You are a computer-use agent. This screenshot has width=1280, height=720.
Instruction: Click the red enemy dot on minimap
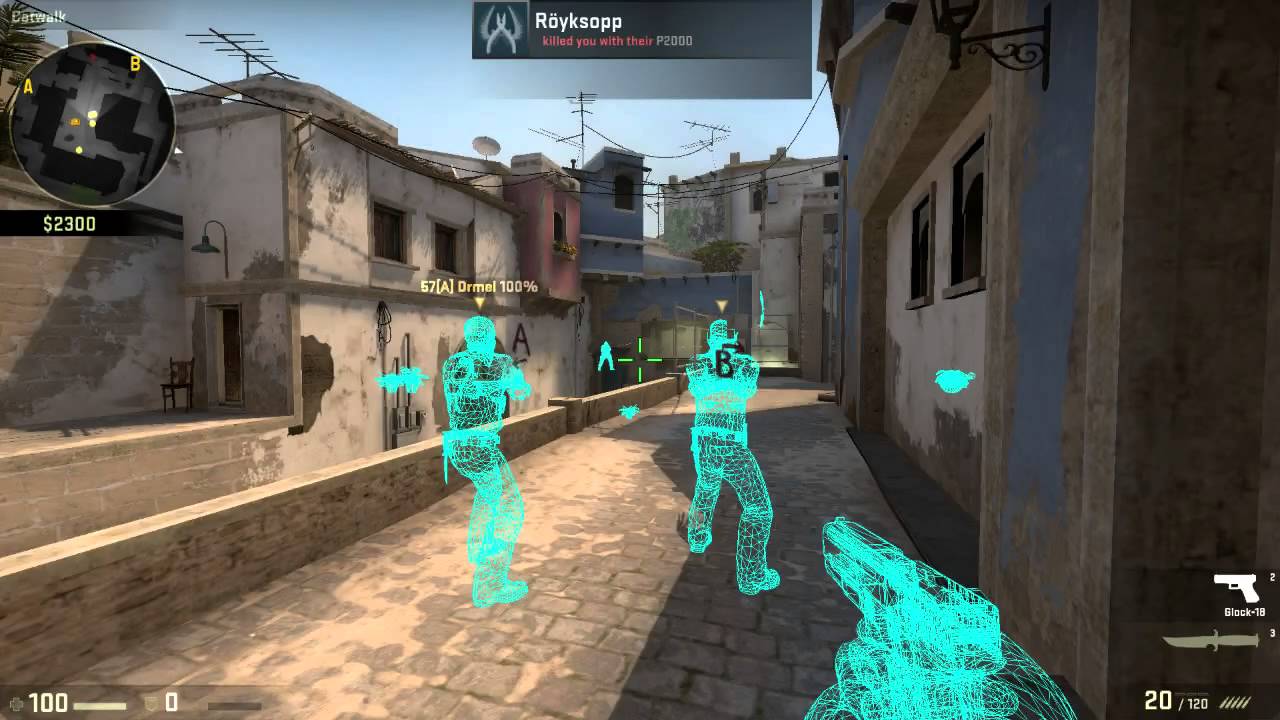(93, 54)
